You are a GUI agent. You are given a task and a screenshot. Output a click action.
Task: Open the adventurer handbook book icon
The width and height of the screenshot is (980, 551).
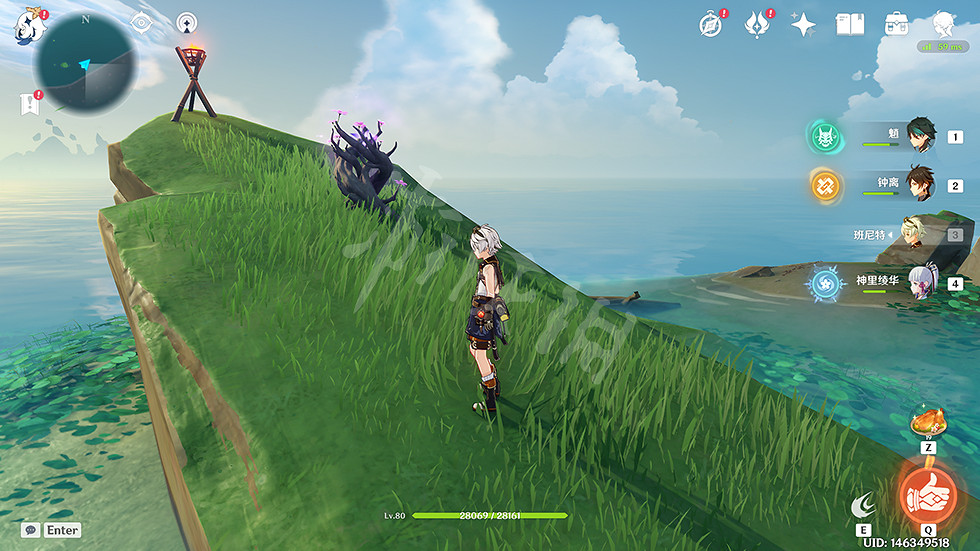point(850,25)
